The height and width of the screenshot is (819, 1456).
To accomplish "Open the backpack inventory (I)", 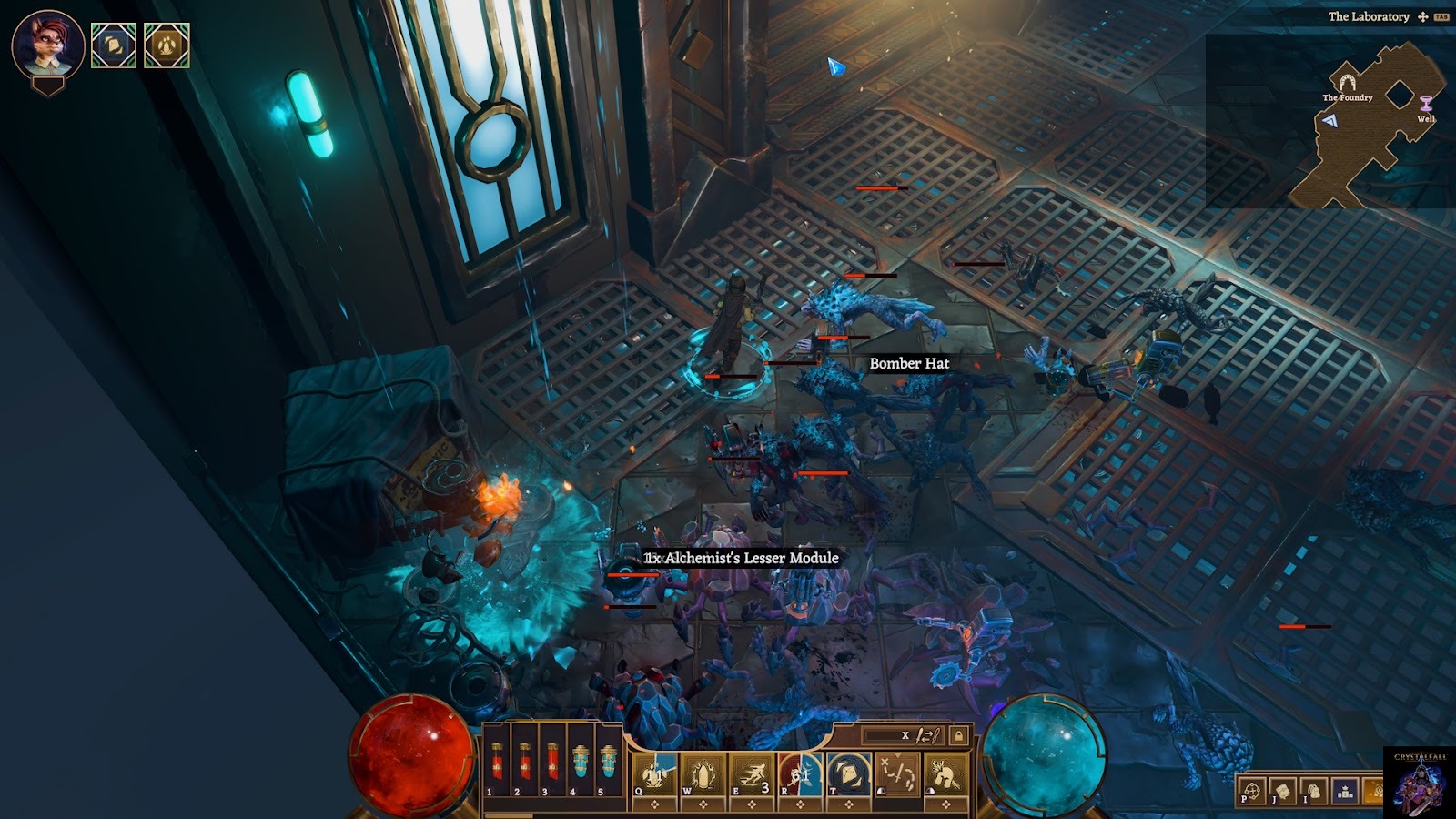I will [1313, 791].
